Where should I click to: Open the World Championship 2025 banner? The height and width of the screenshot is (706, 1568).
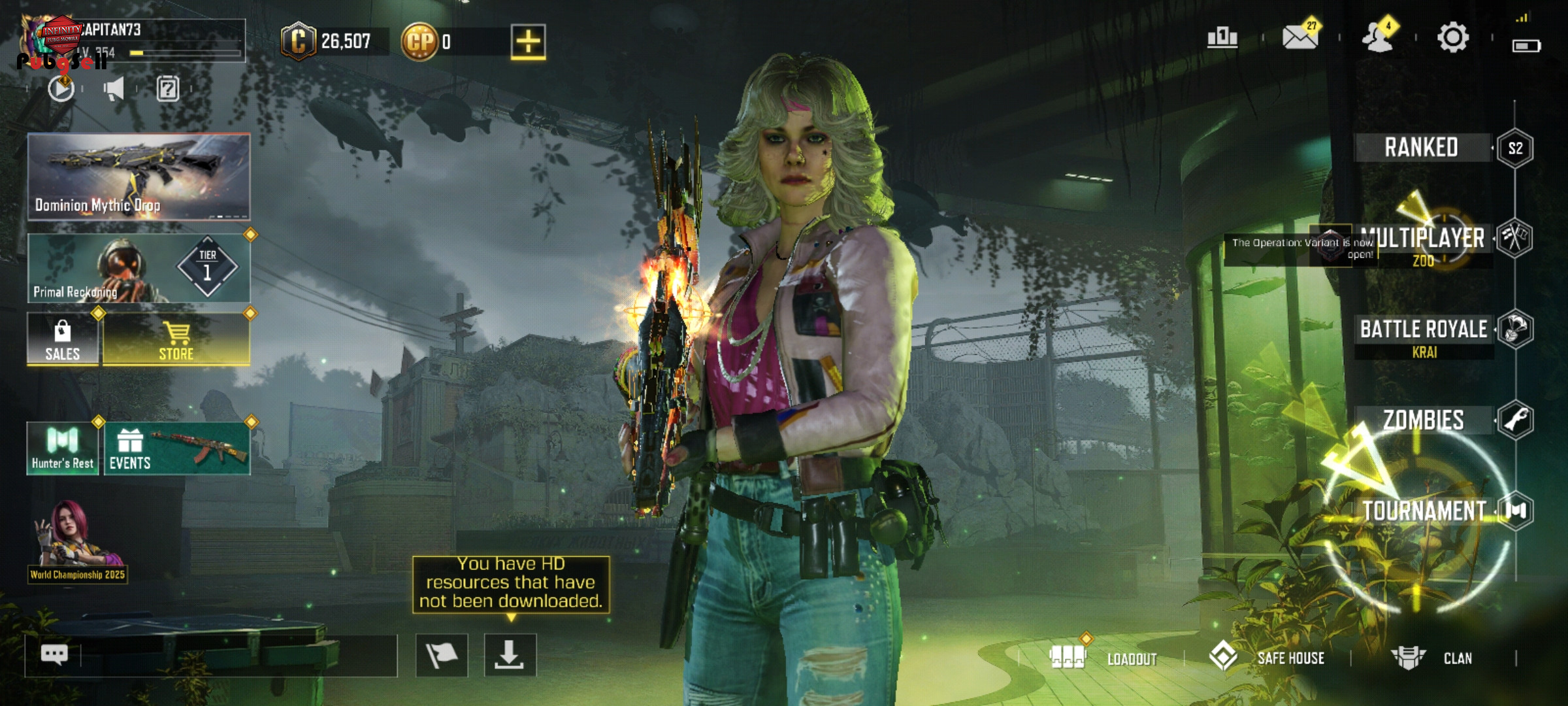[77, 543]
